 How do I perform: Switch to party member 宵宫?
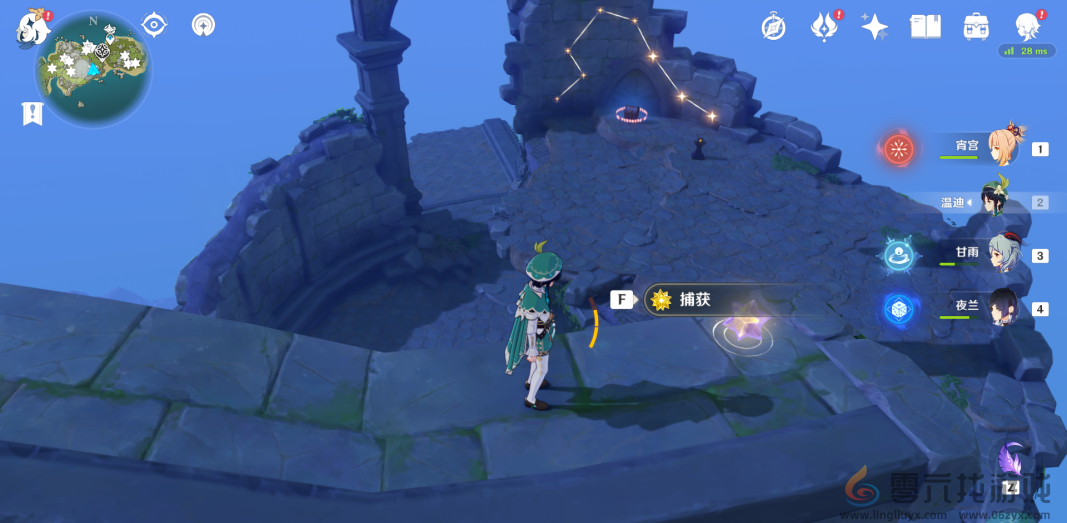pyautogui.click(x=1003, y=148)
